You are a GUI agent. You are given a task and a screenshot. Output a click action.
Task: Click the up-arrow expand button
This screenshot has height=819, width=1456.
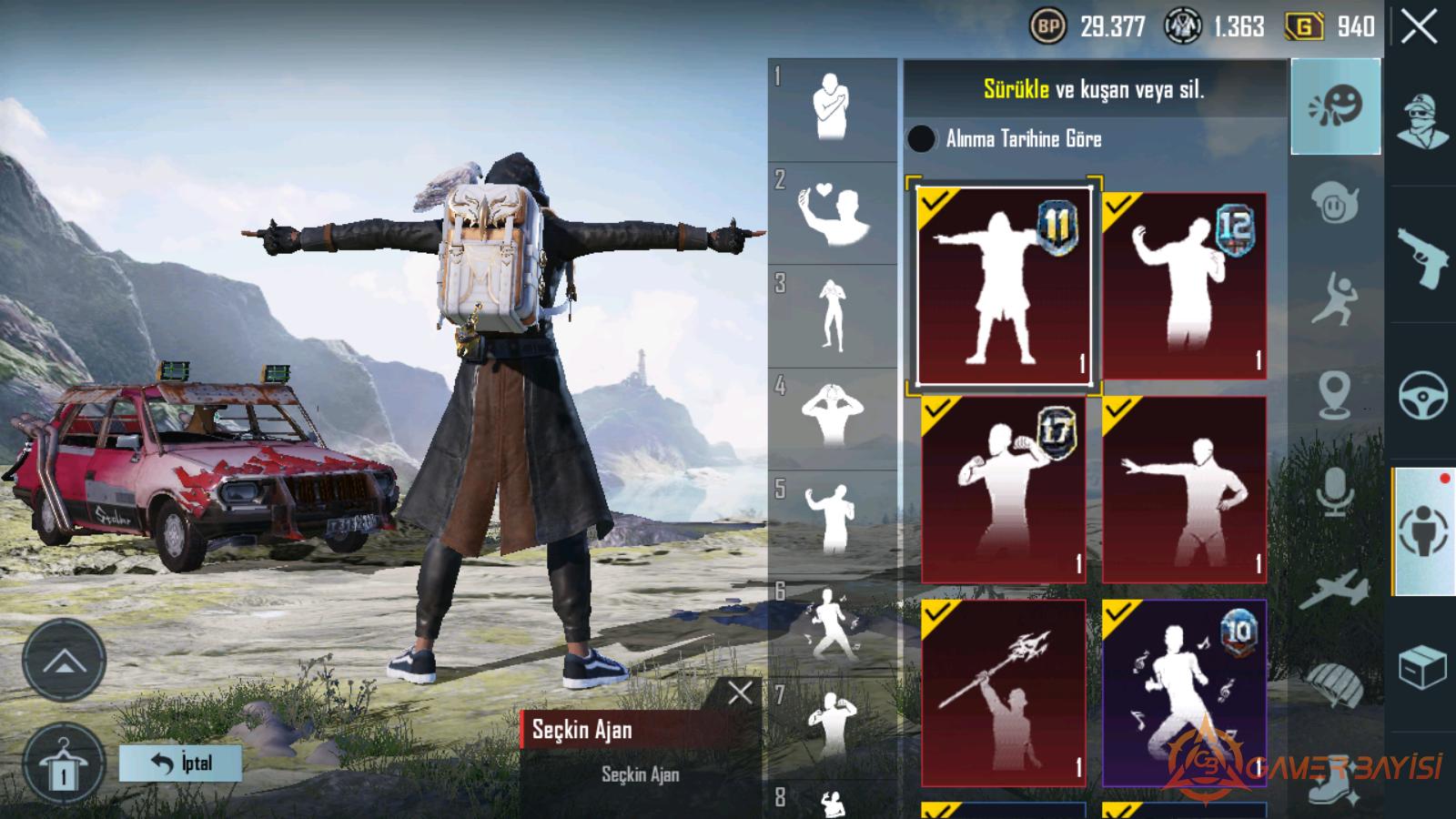64,662
